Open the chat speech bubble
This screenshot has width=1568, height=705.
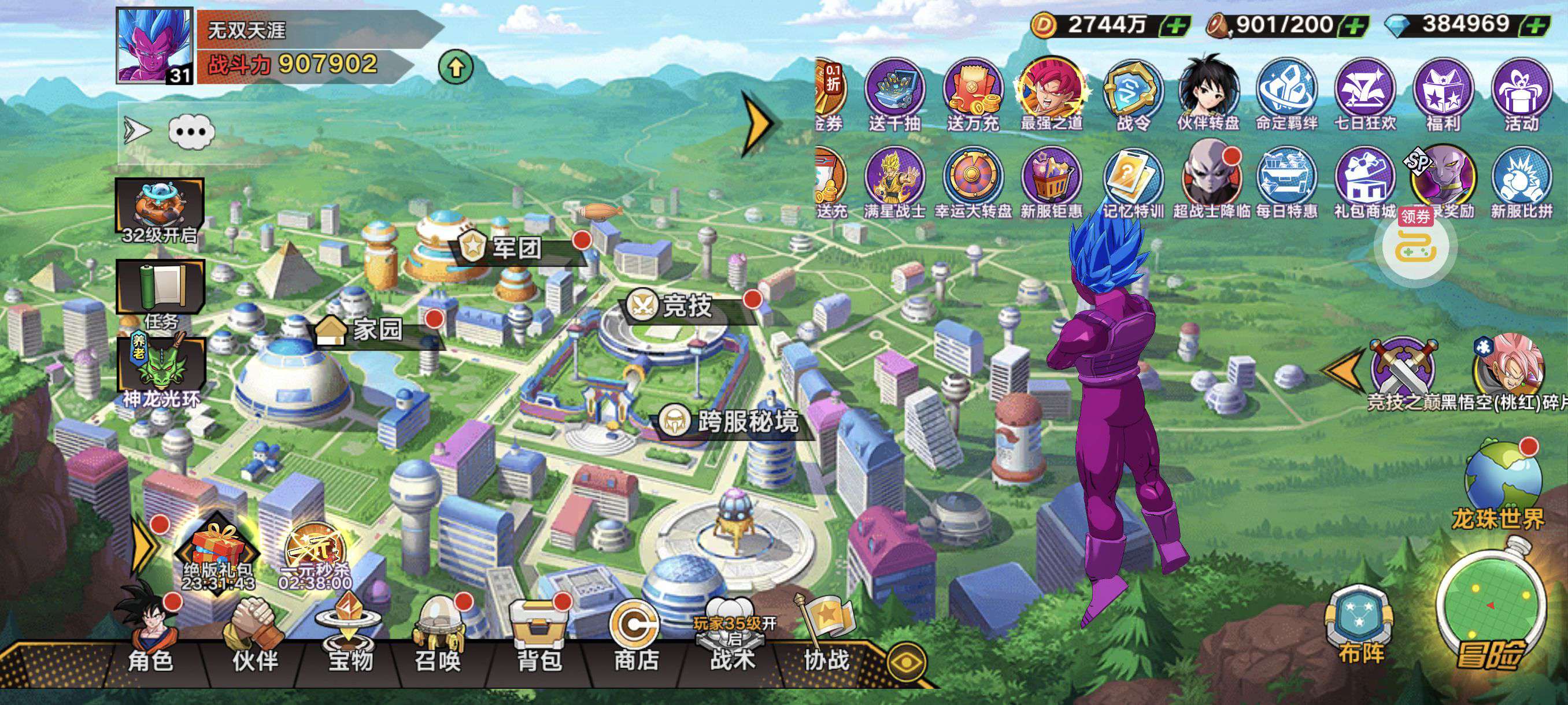coord(191,131)
